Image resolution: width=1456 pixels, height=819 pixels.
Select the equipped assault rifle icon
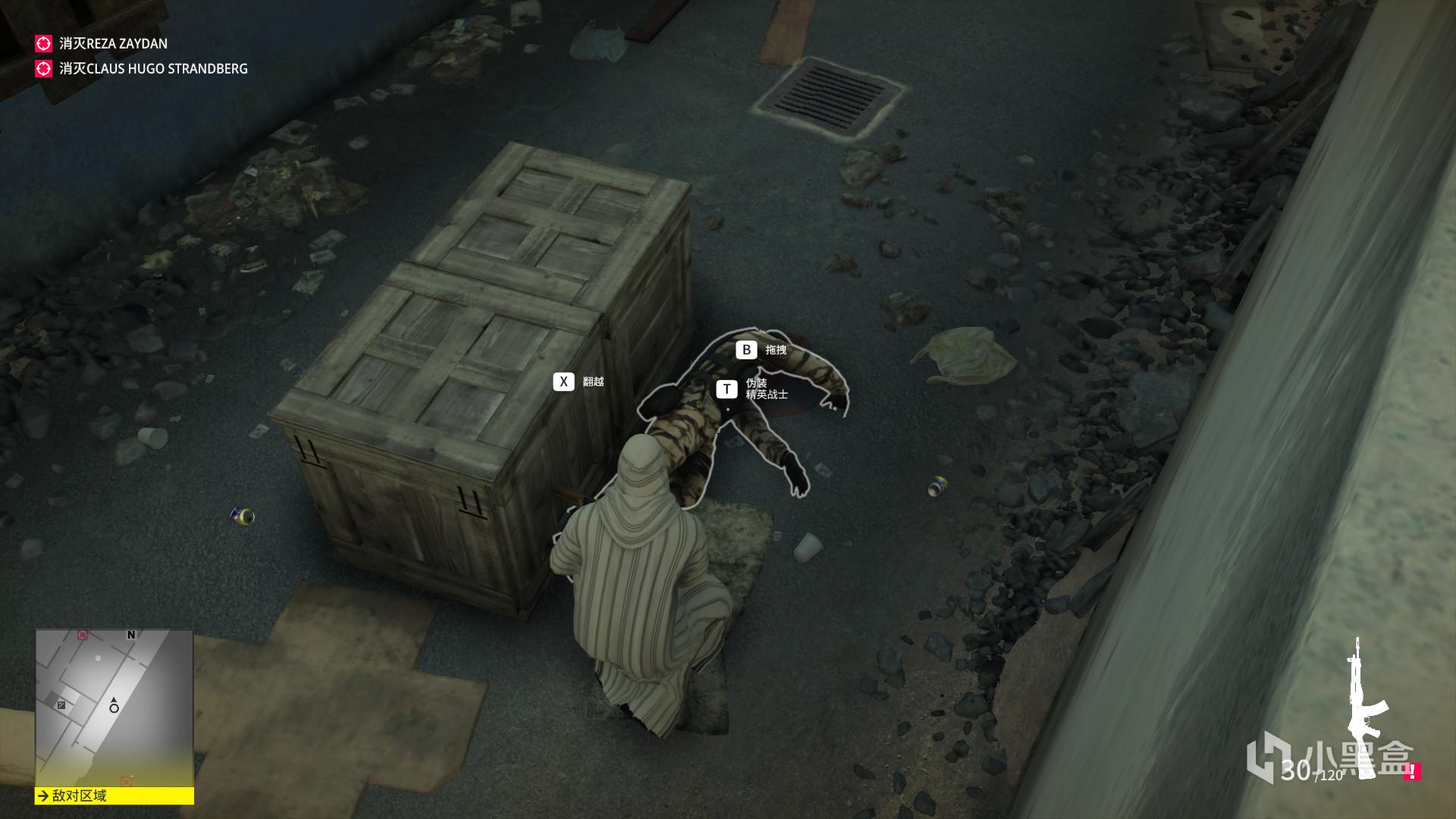(1365, 709)
